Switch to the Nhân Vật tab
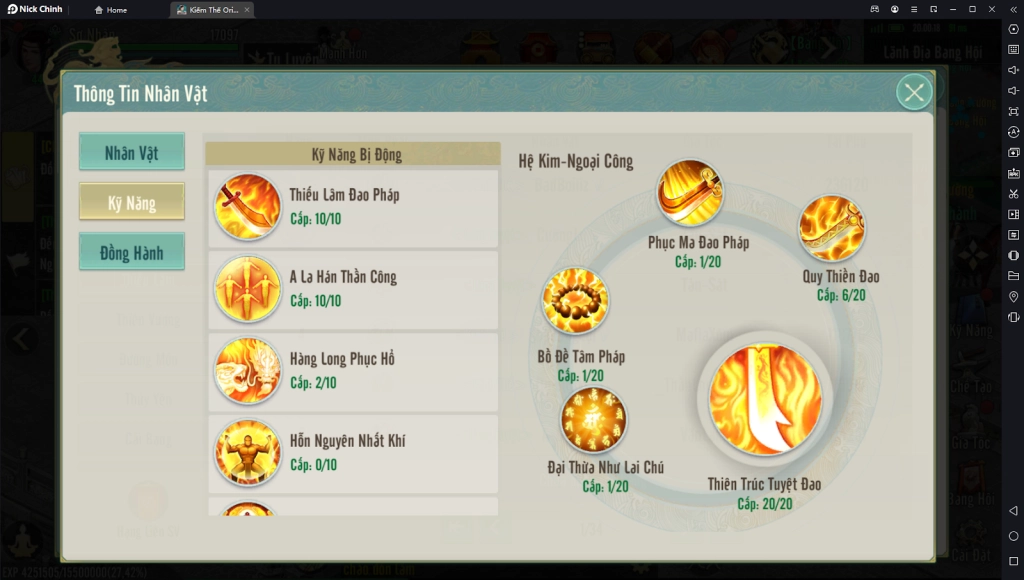The width and height of the screenshot is (1024, 580). [132, 153]
